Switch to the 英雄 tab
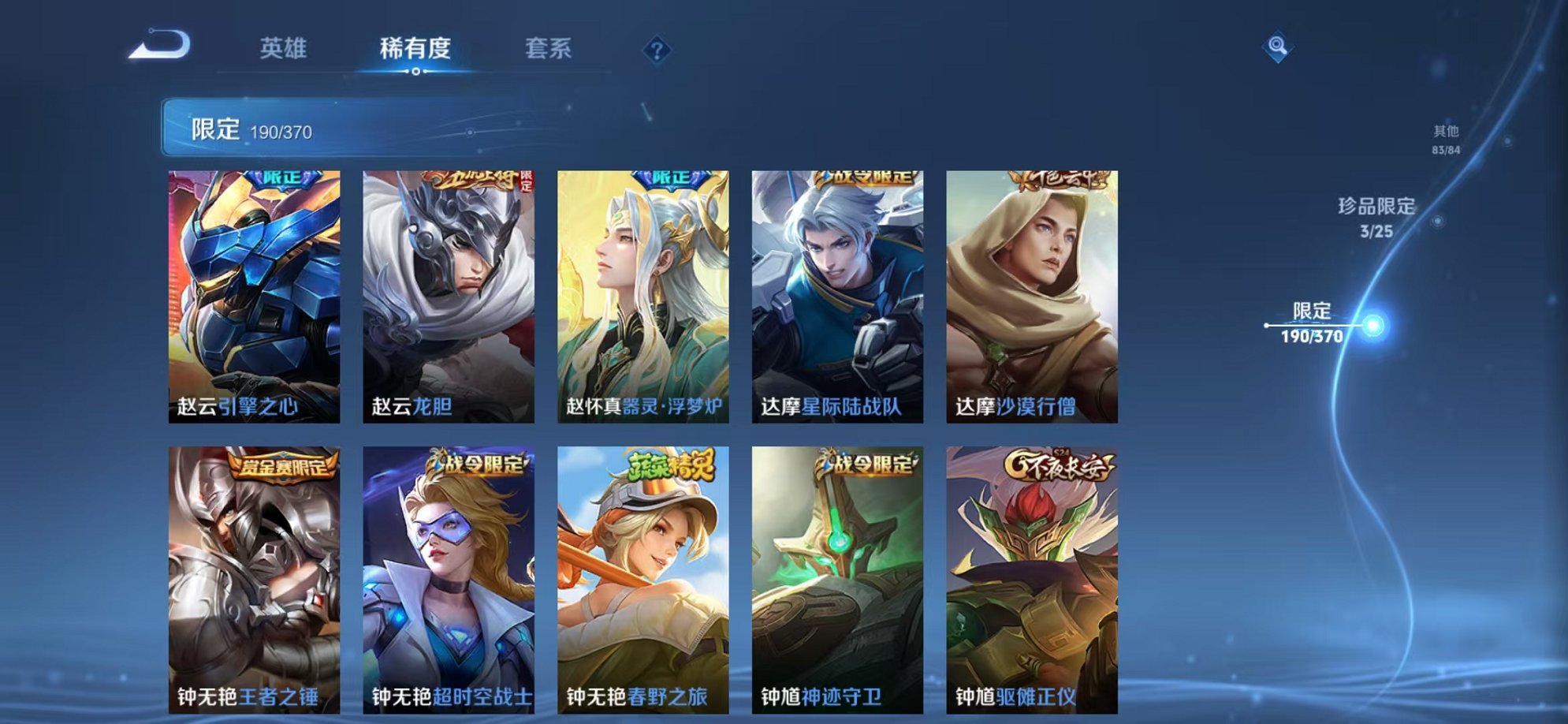1568x724 pixels. click(x=285, y=49)
